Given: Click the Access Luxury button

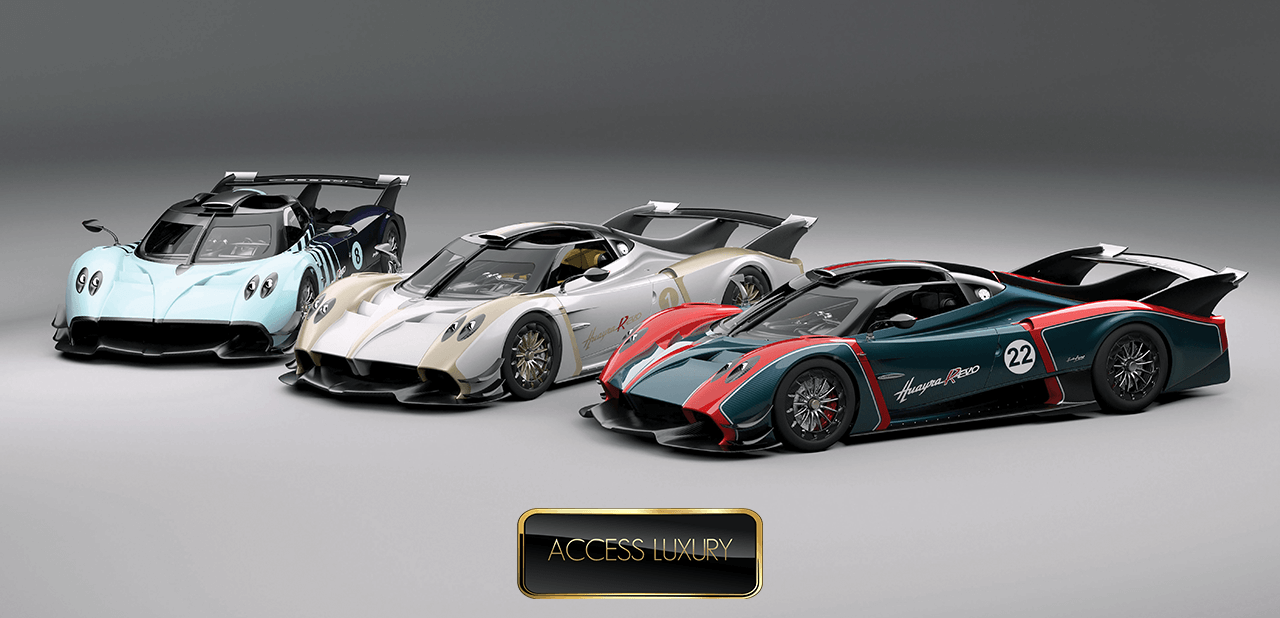Looking at the screenshot, I should [x=640, y=552].
